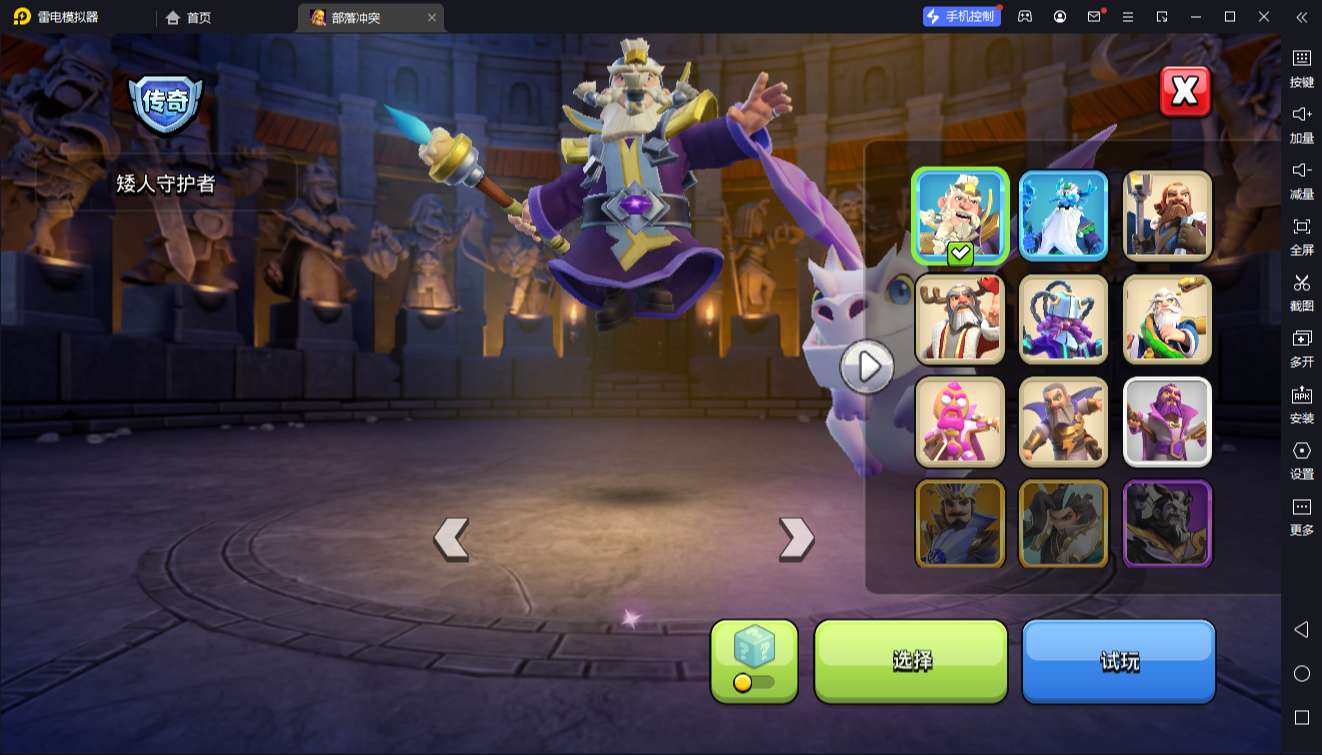Pick the dark horned warden in purple frame
Image resolution: width=1322 pixels, height=755 pixels.
pyautogui.click(x=1167, y=525)
